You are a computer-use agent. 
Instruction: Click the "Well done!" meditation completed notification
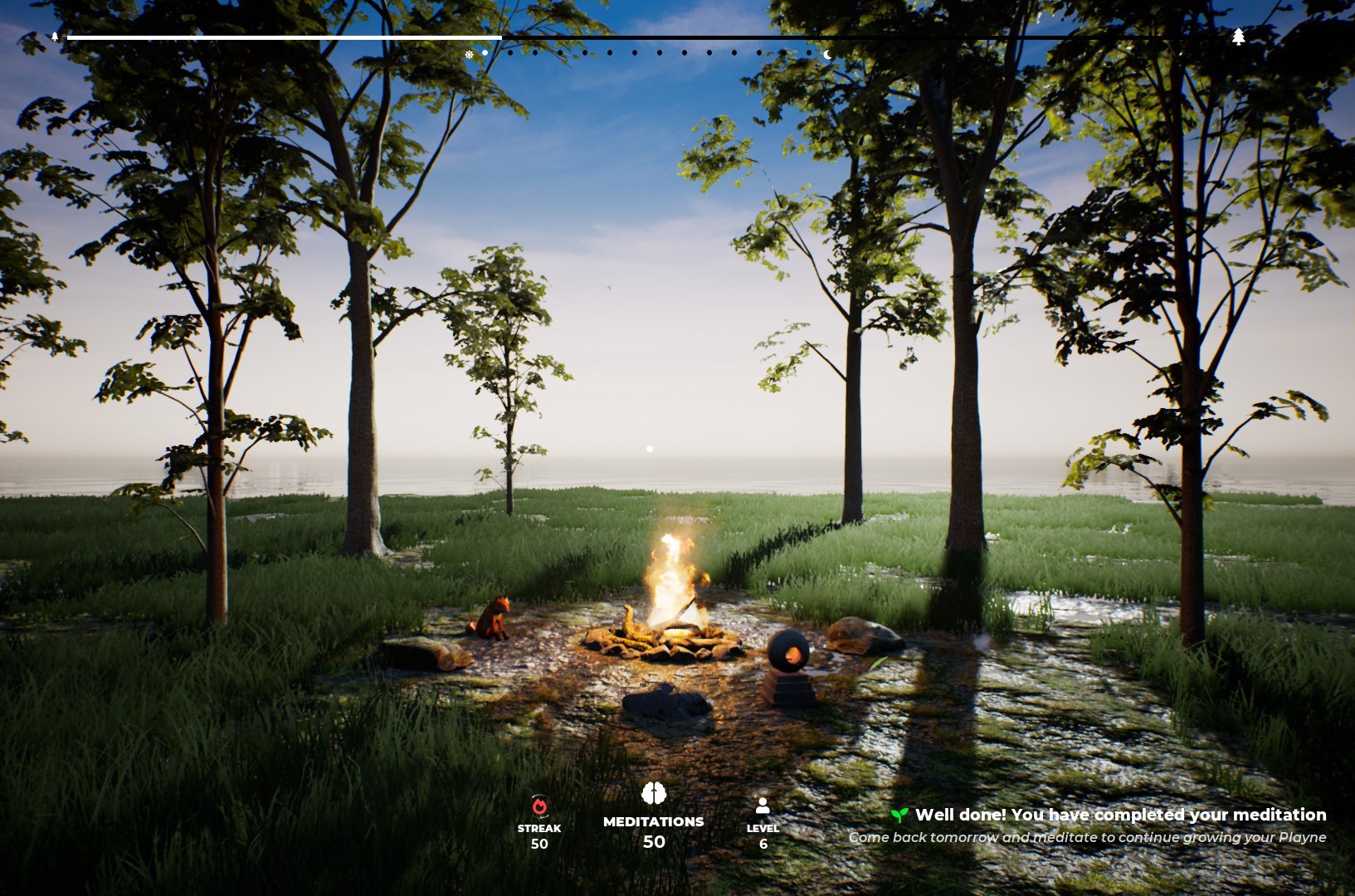(1120, 816)
